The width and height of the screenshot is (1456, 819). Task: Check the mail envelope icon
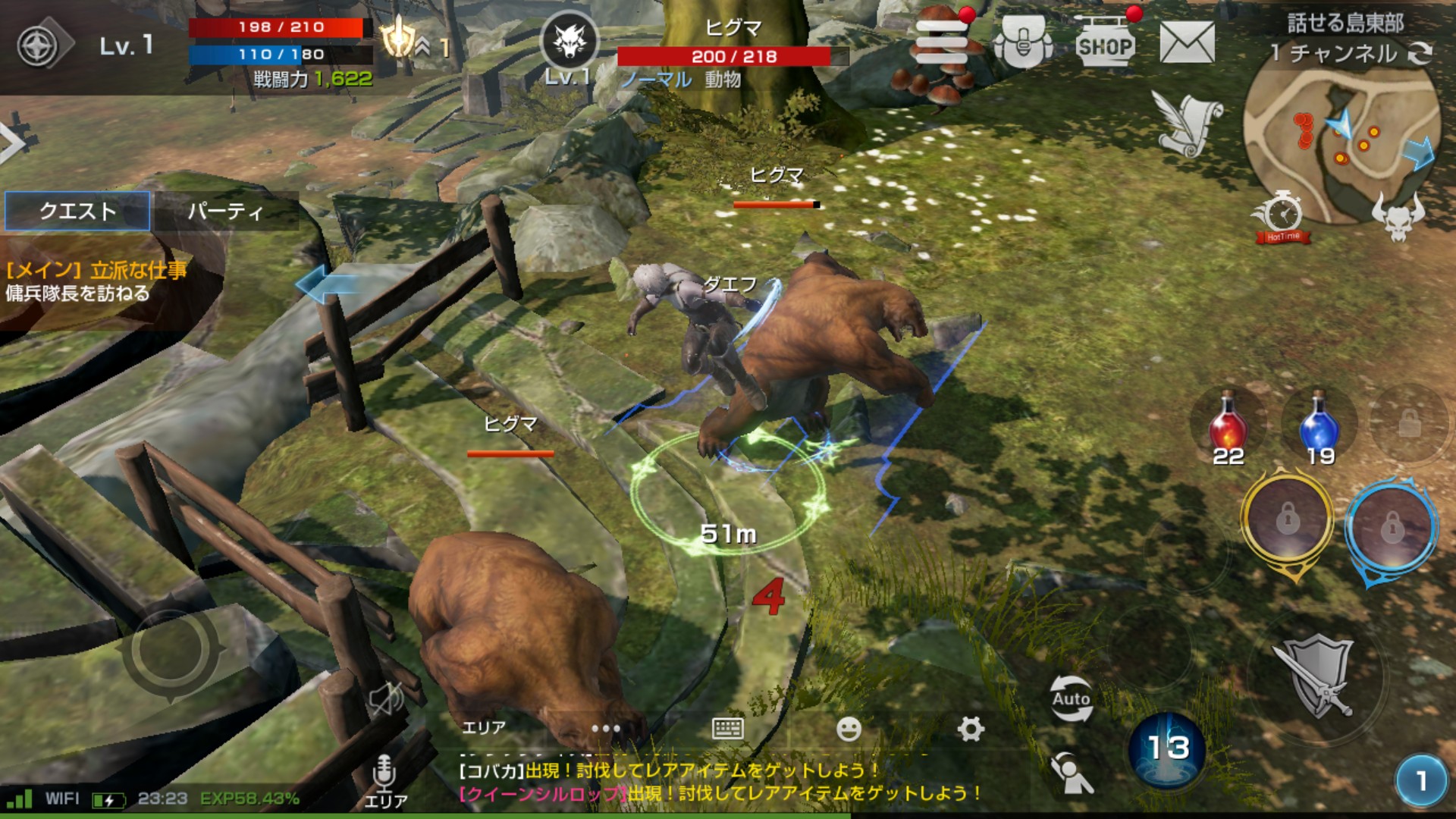[1187, 43]
